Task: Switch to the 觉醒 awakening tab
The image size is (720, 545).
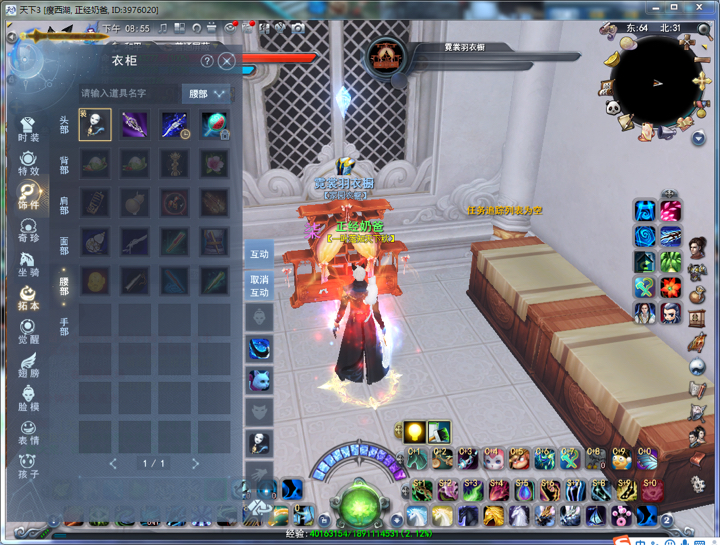Action: [28, 332]
